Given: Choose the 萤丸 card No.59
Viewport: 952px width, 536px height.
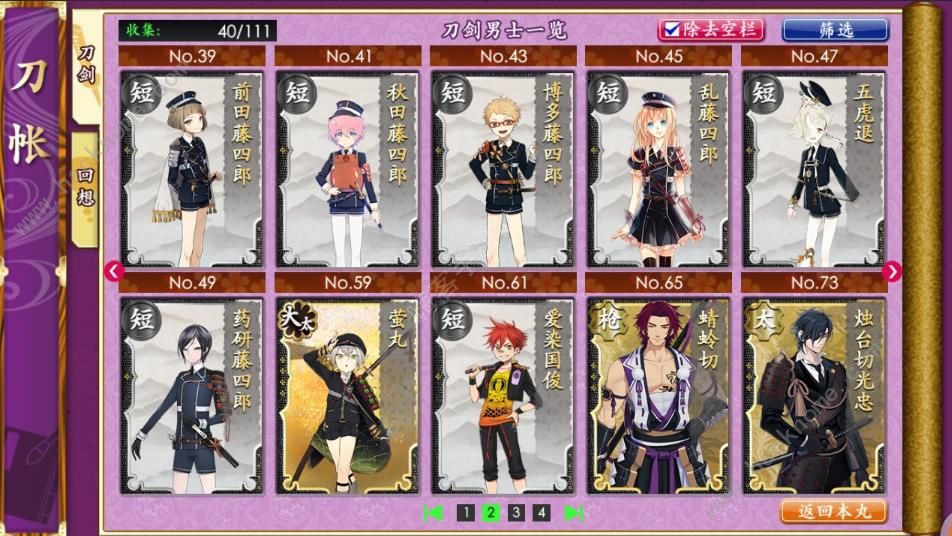Looking at the screenshot, I should (347, 394).
